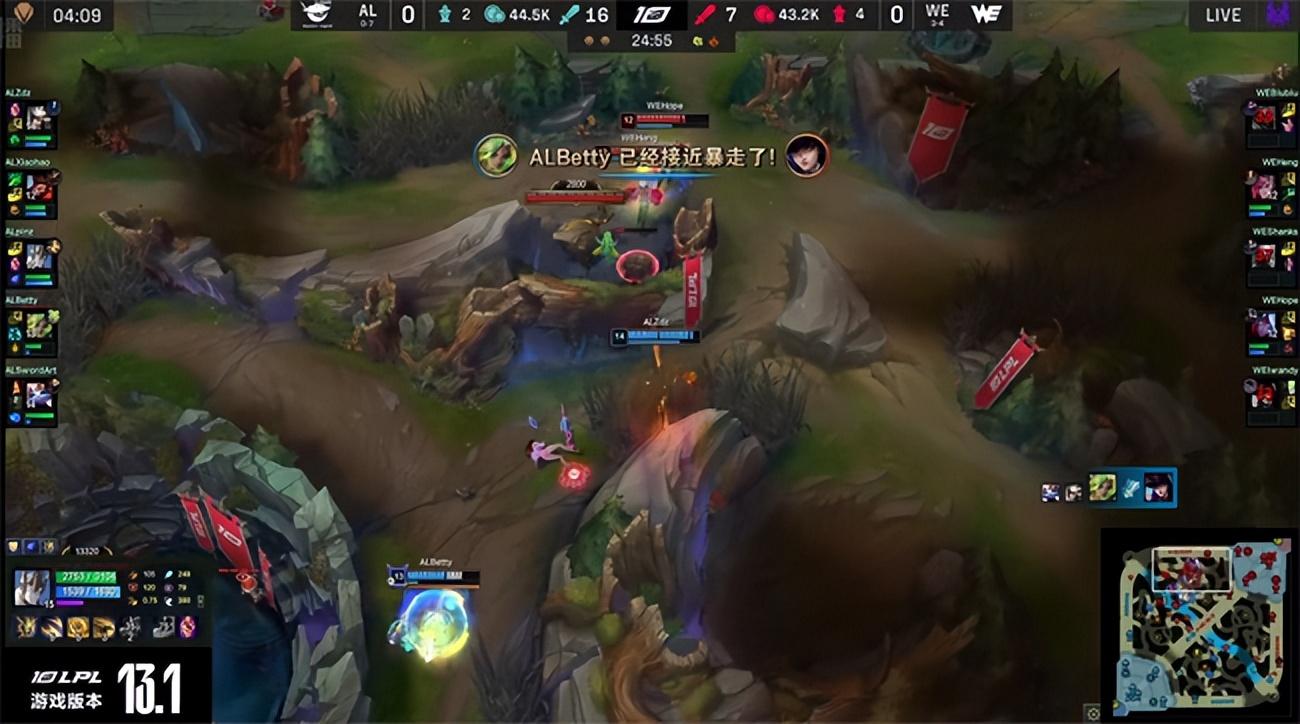Image resolution: width=1300 pixels, height=724 pixels.
Task: Click the trinket slot in the item row
Action: point(187,628)
